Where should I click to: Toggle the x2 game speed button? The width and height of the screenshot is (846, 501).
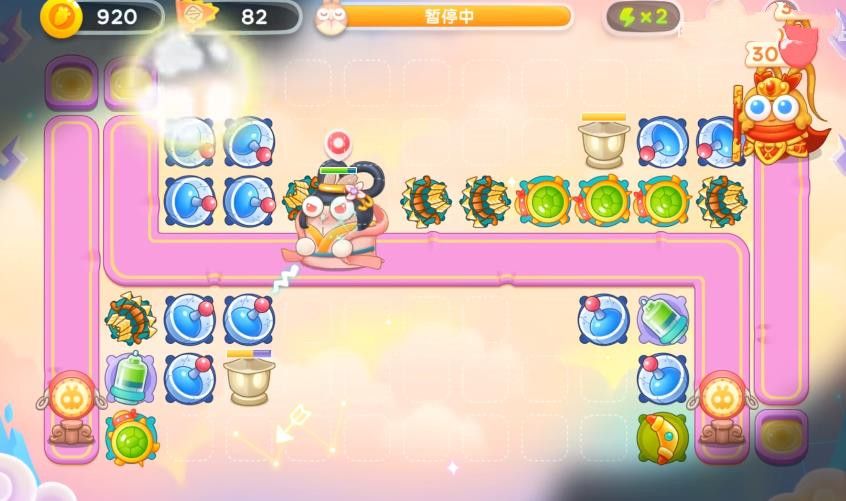pyautogui.click(x=644, y=17)
